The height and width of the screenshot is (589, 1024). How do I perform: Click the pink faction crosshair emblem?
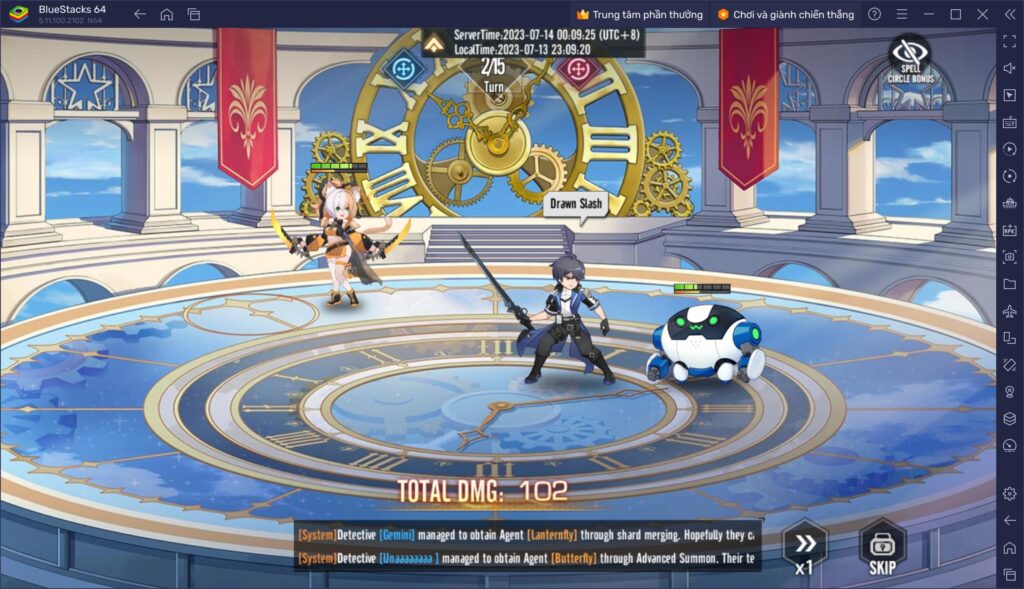(x=577, y=69)
